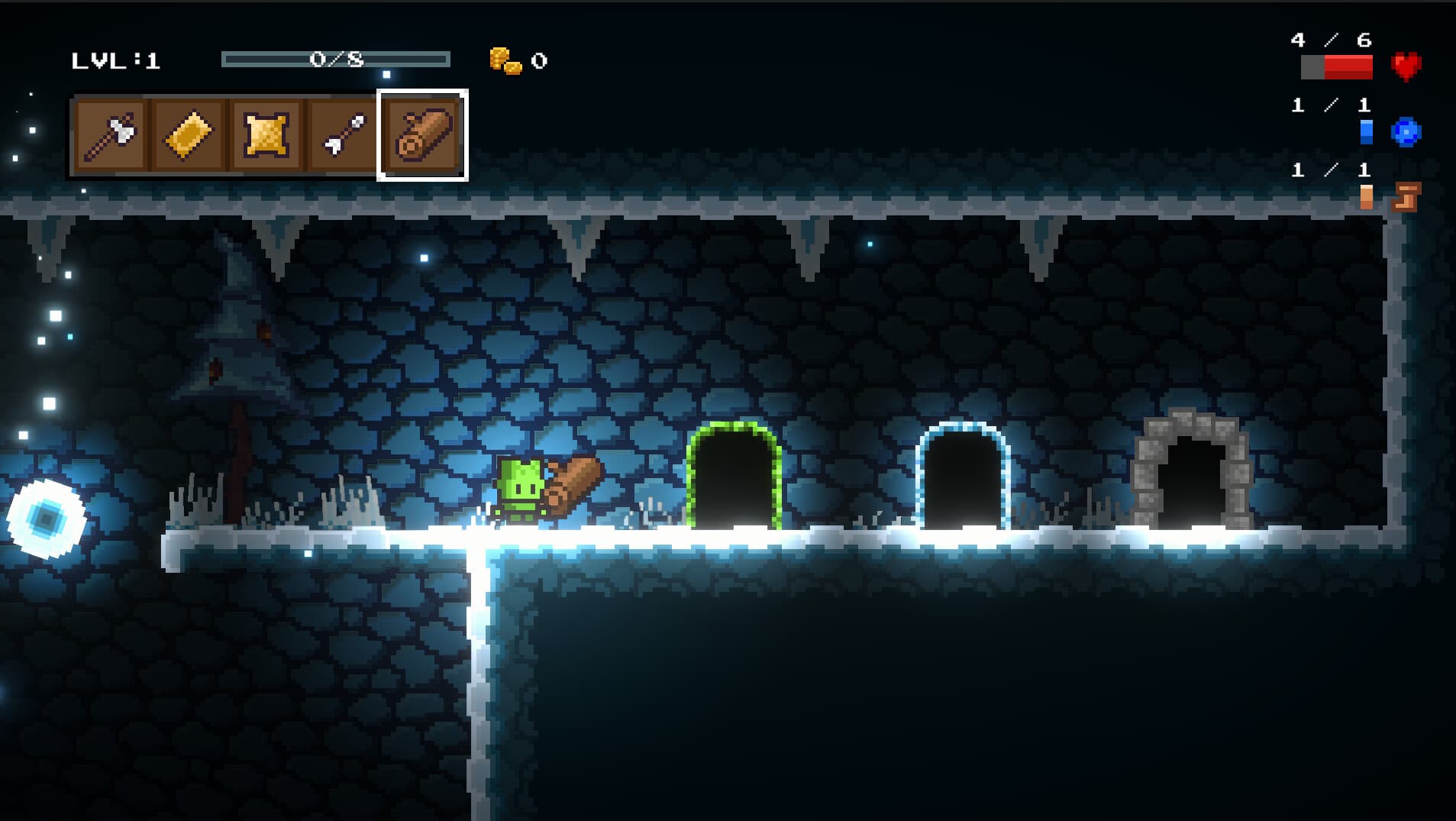The height and width of the screenshot is (821, 1456).
Task: Click the LVL:1 level indicator
Action: [x=113, y=61]
